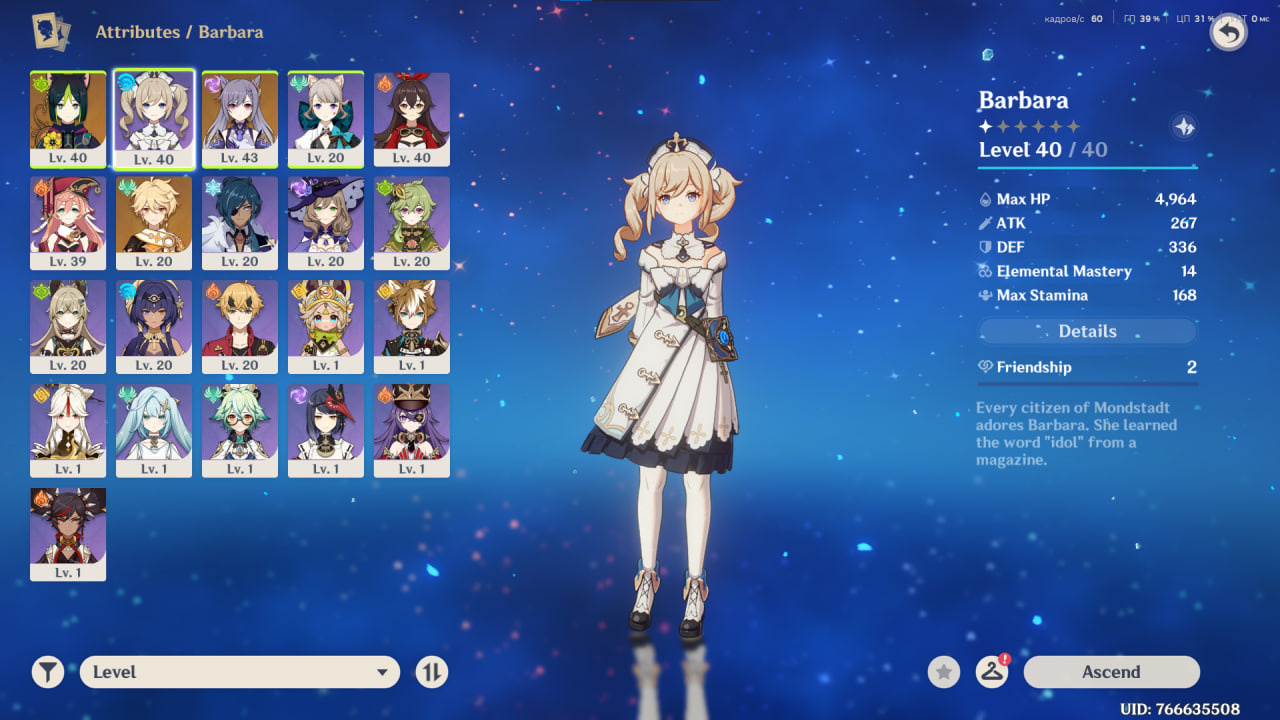The height and width of the screenshot is (720, 1280).
Task: Go back with the return arrow
Action: click(x=1228, y=33)
